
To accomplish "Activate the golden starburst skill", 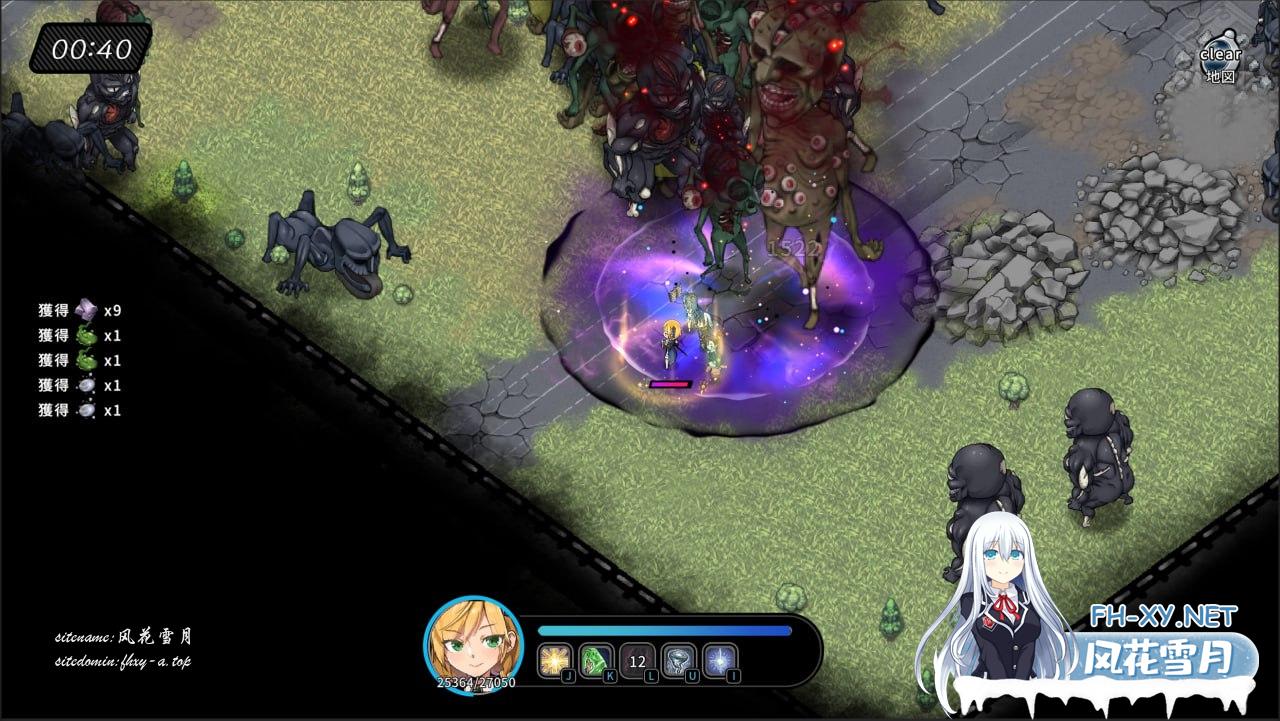I will (x=554, y=660).
